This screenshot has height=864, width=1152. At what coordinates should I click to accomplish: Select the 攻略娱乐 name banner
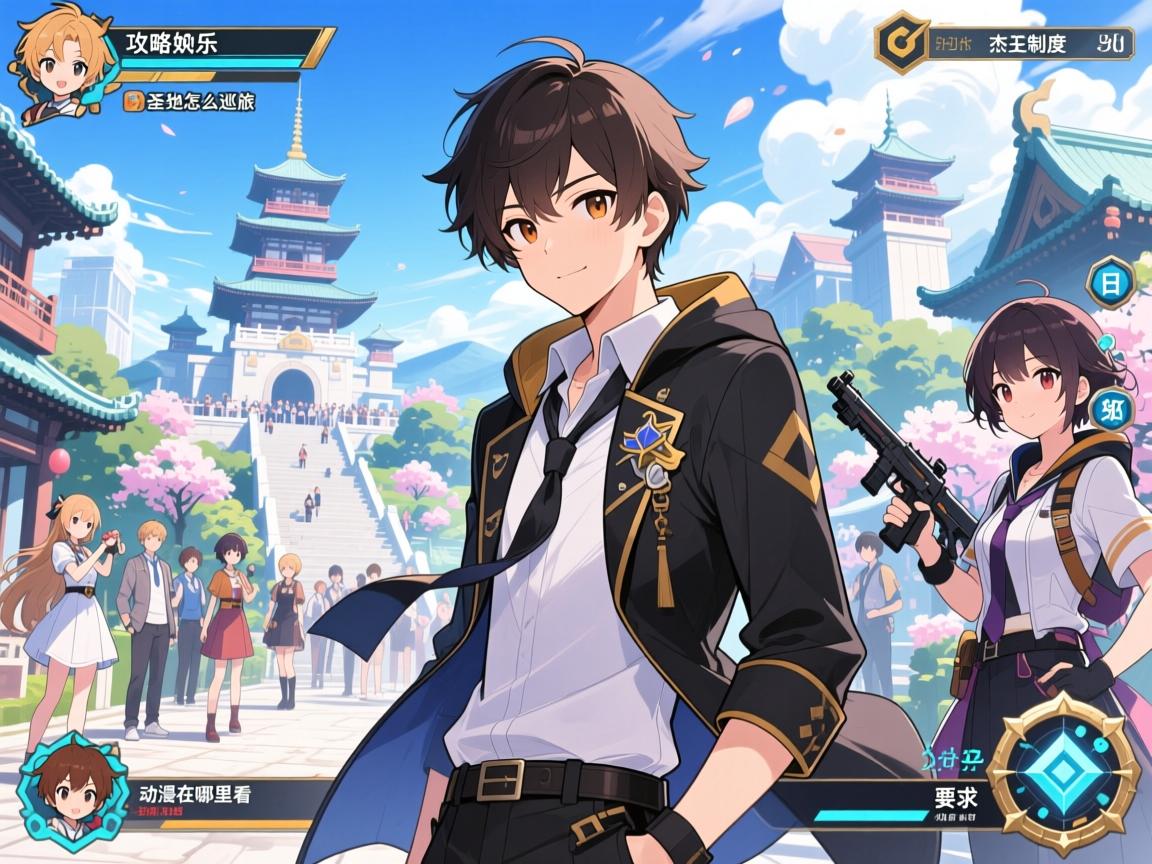(x=220, y=45)
